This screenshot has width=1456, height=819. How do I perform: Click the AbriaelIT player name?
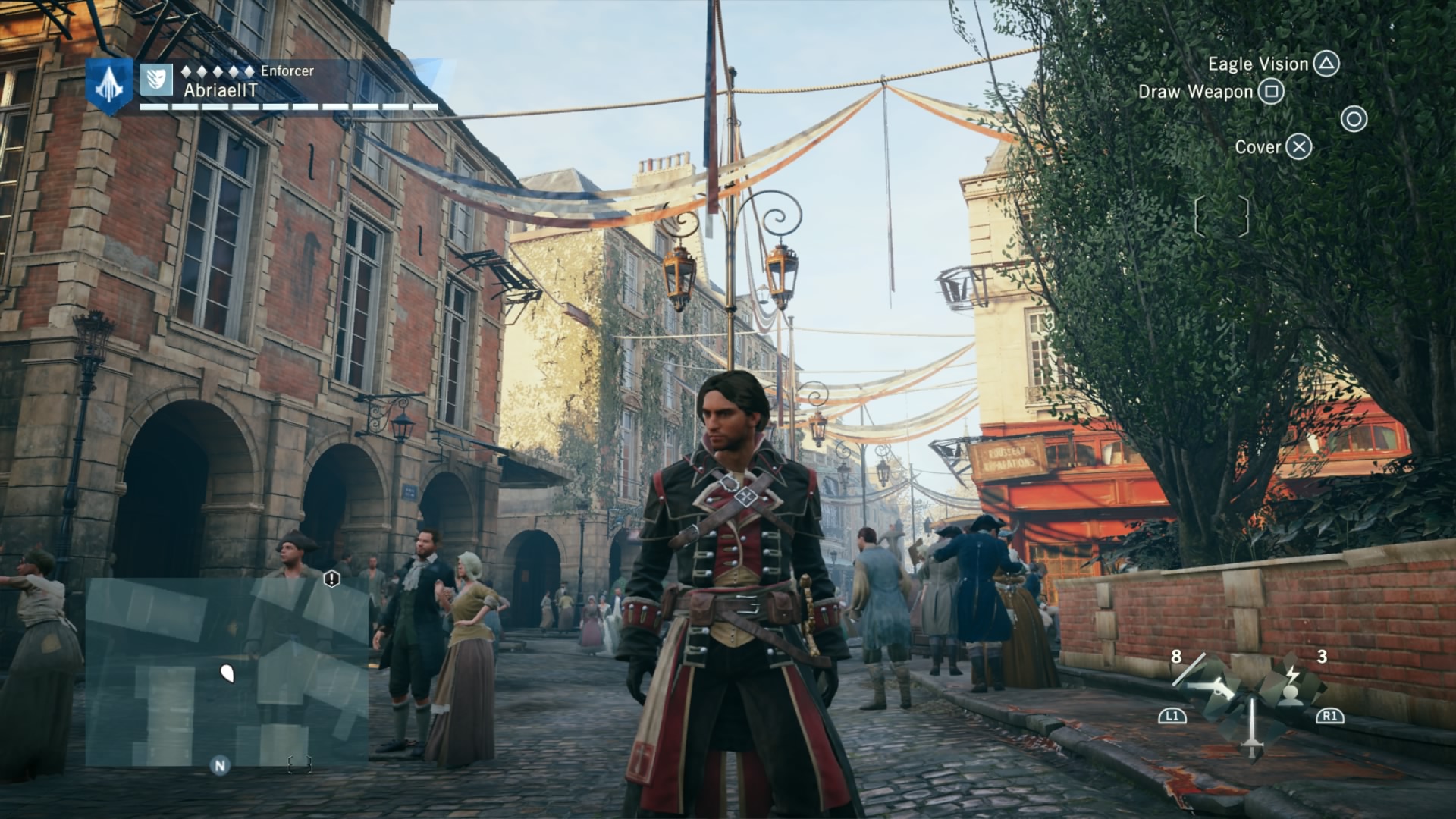(x=220, y=90)
